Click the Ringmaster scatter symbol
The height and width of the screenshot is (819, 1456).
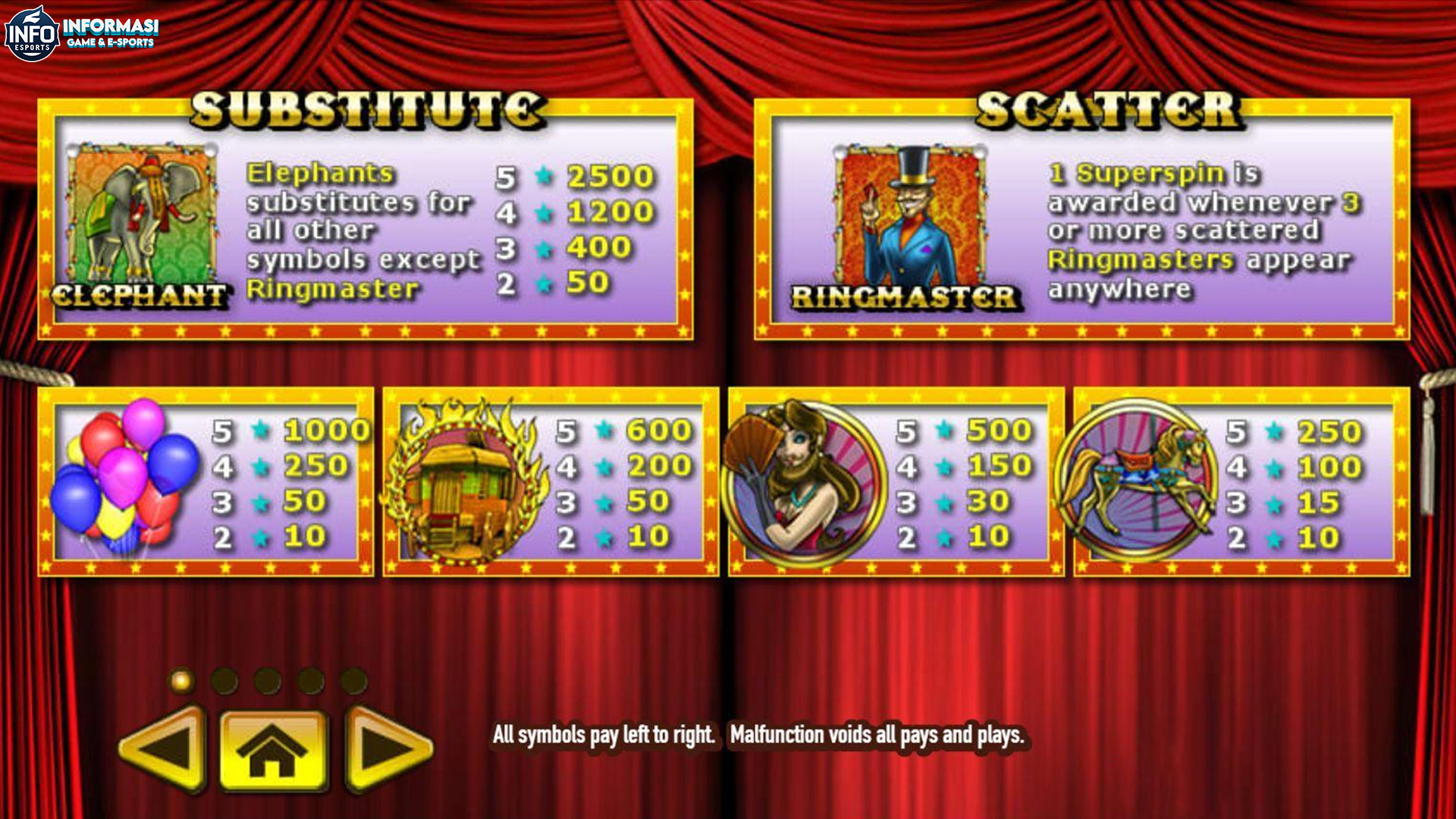[910, 216]
